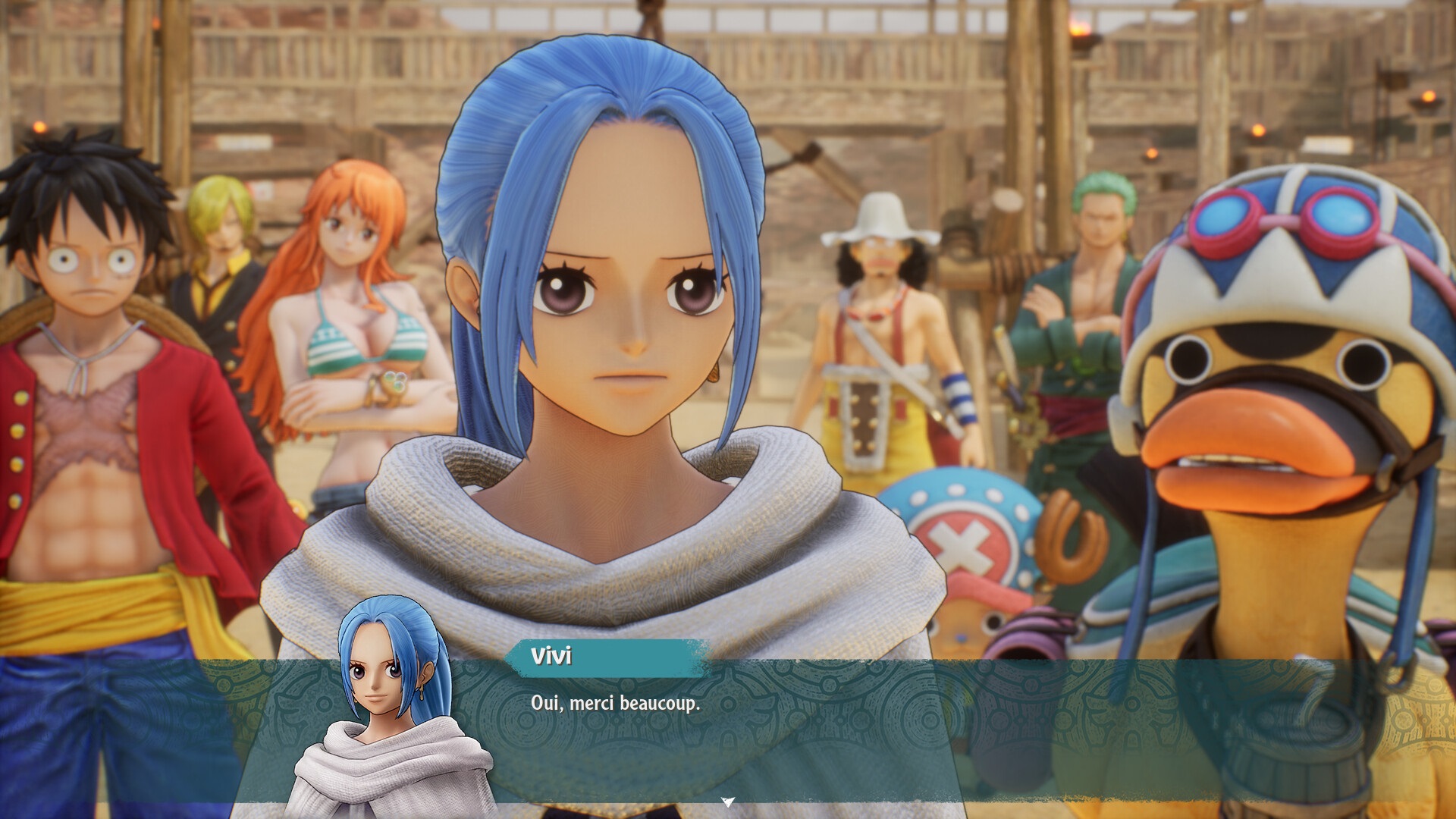The height and width of the screenshot is (819, 1456).
Task: Click Usopp's white sun hat
Action: click(880, 220)
